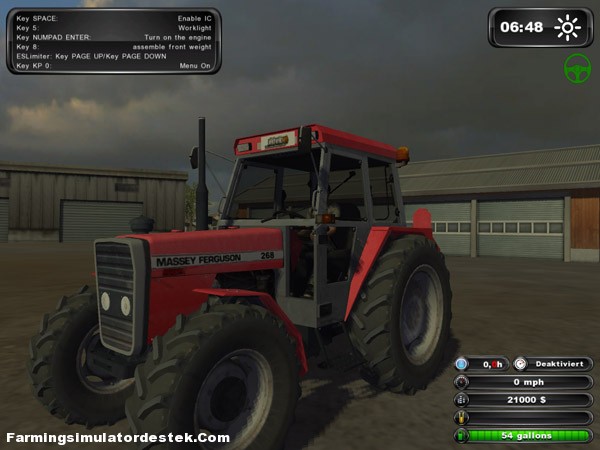This screenshot has height=450, width=600.
Task: Toggle the Deaktiviert speed limiter indicator
Action: pyautogui.click(x=552, y=364)
